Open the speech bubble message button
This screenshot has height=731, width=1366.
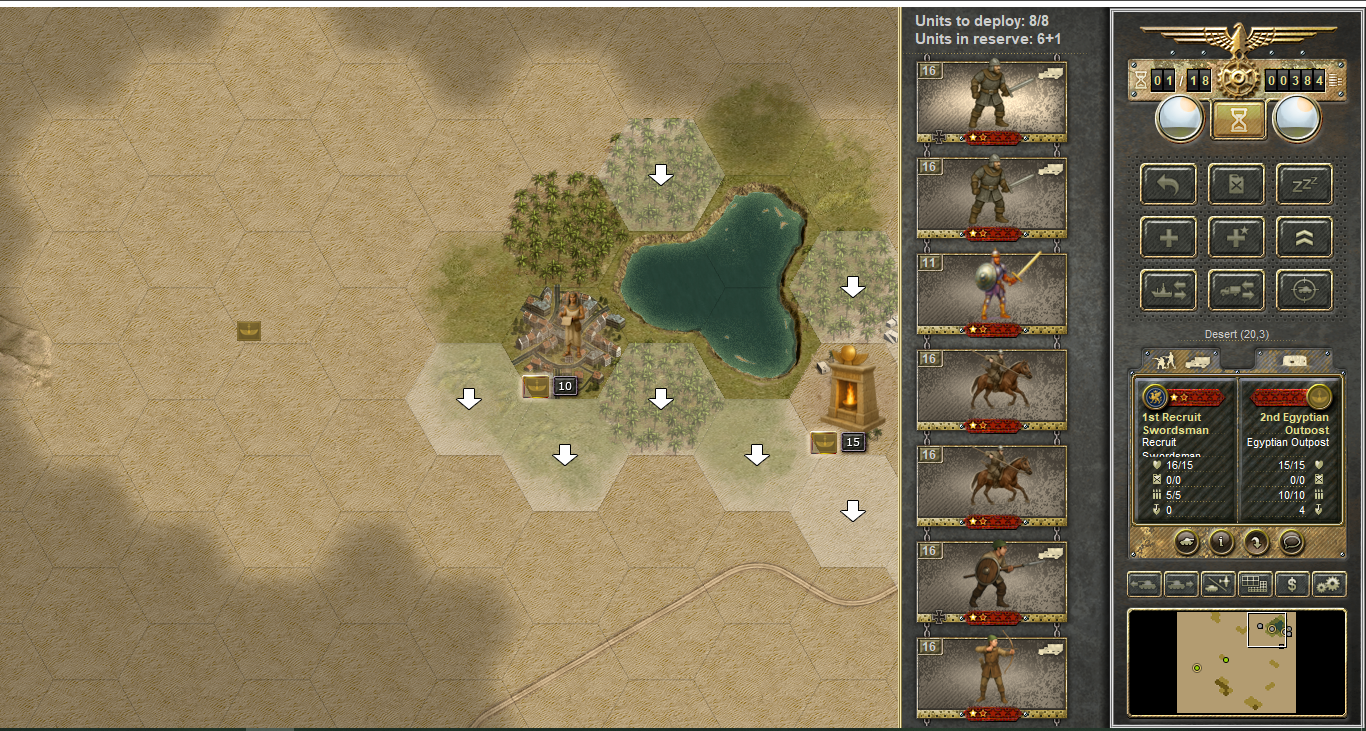pyautogui.click(x=1291, y=542)
